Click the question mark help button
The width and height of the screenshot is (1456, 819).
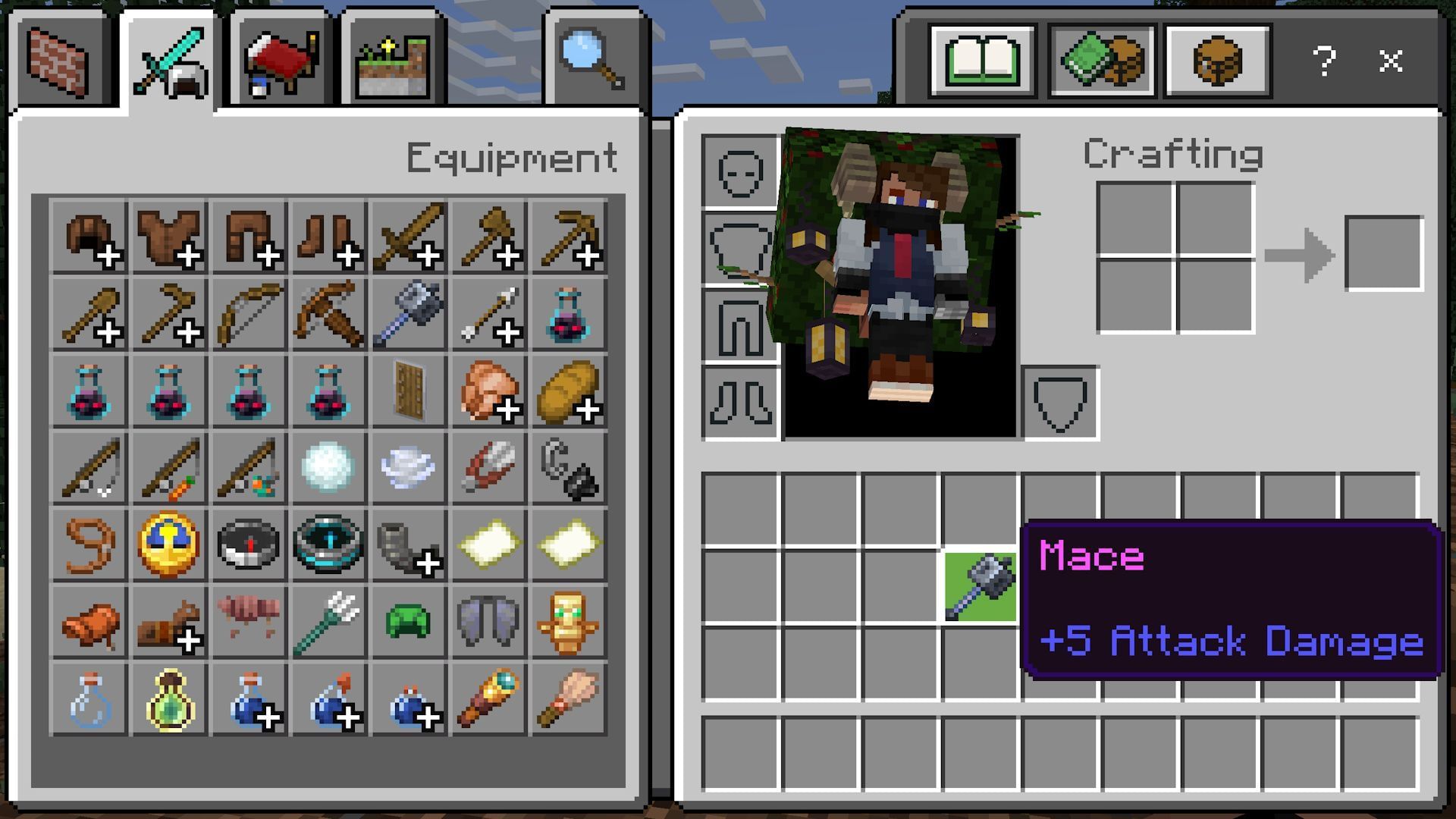coord(1326,62)
